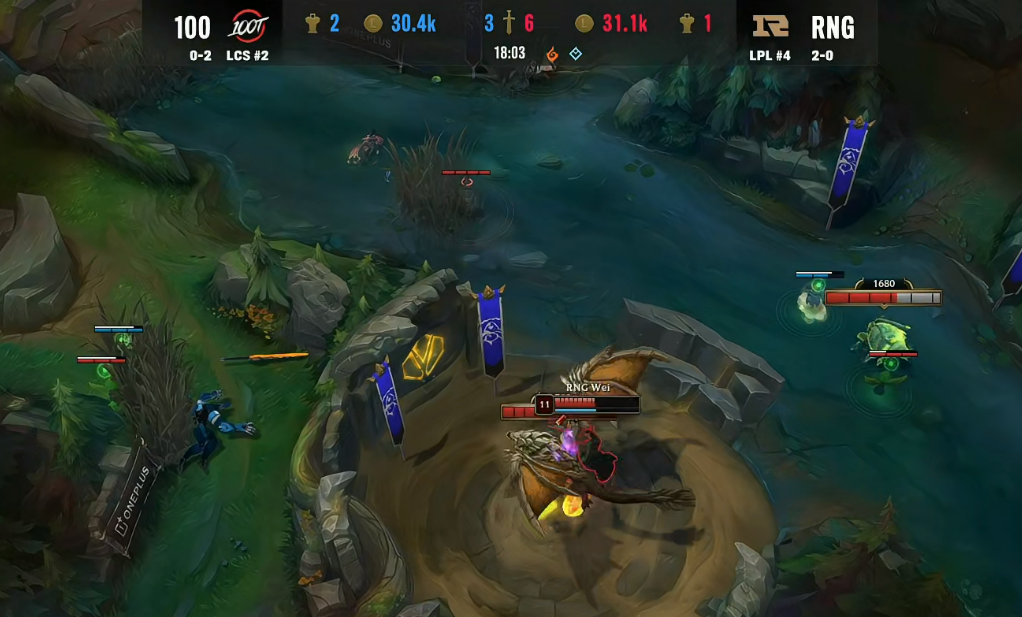Click the blue team tower count icon

tap(311, 24)
